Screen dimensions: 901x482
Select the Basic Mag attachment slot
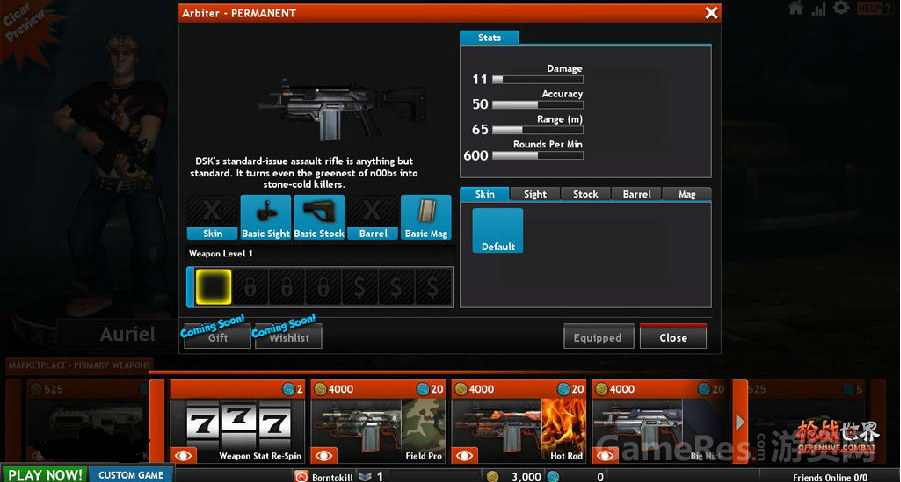coord(426,217)
